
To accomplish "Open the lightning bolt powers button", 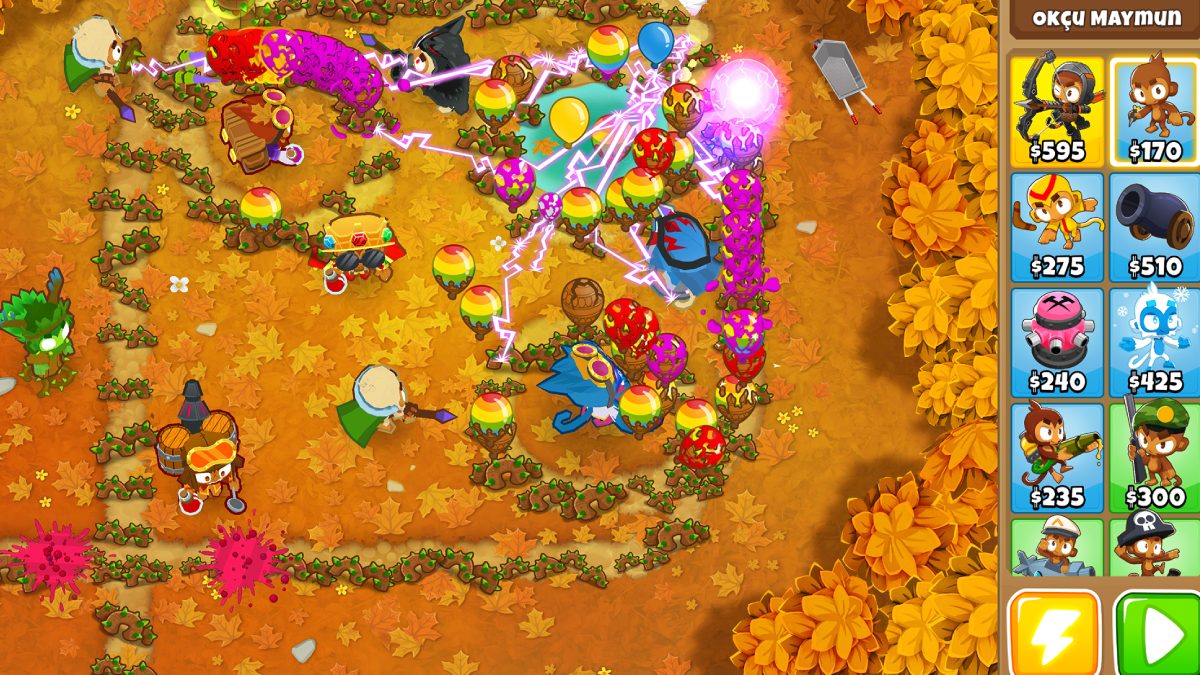I will (x=1054, y=632).
